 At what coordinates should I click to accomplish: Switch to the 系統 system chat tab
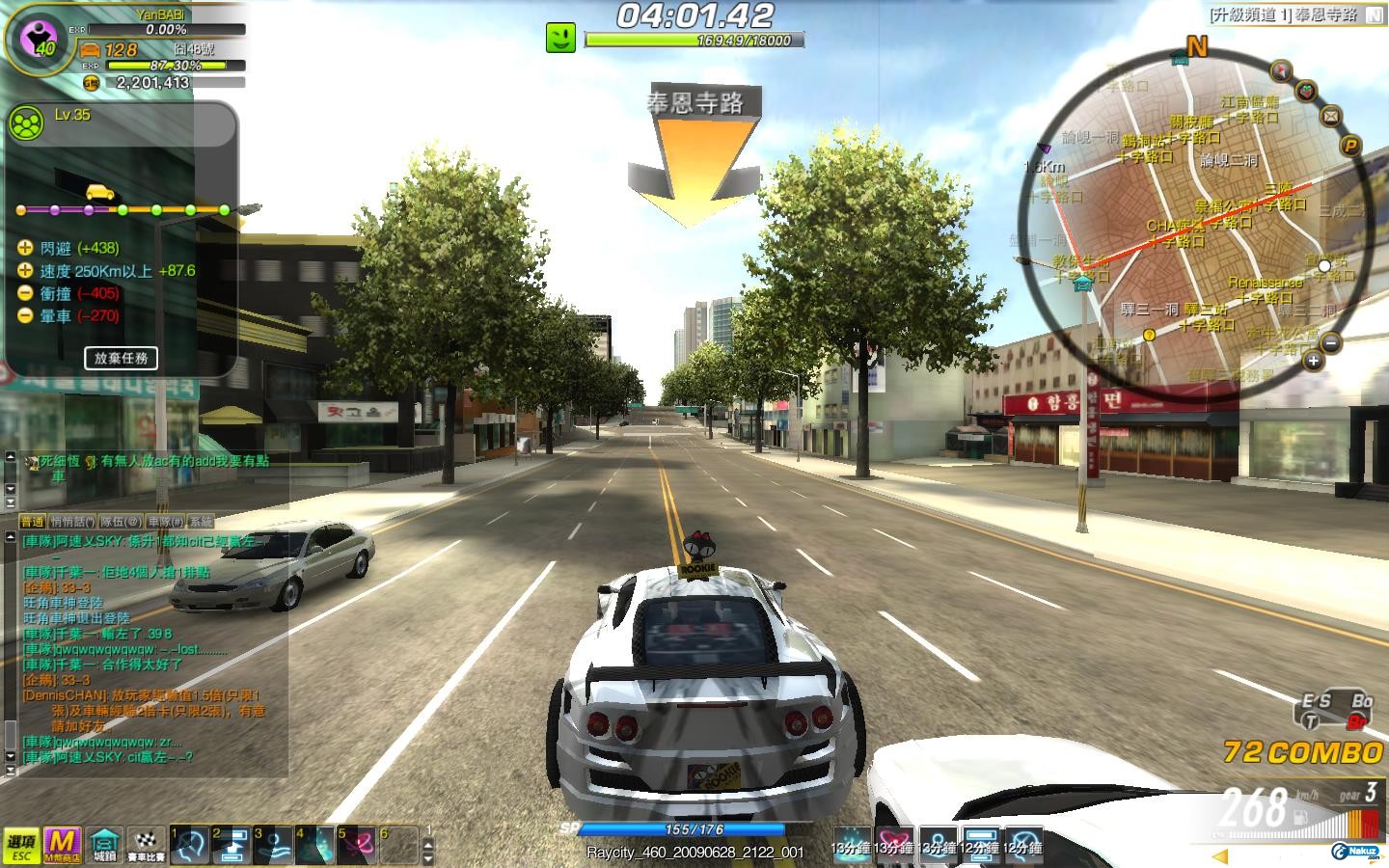[200, 522]
